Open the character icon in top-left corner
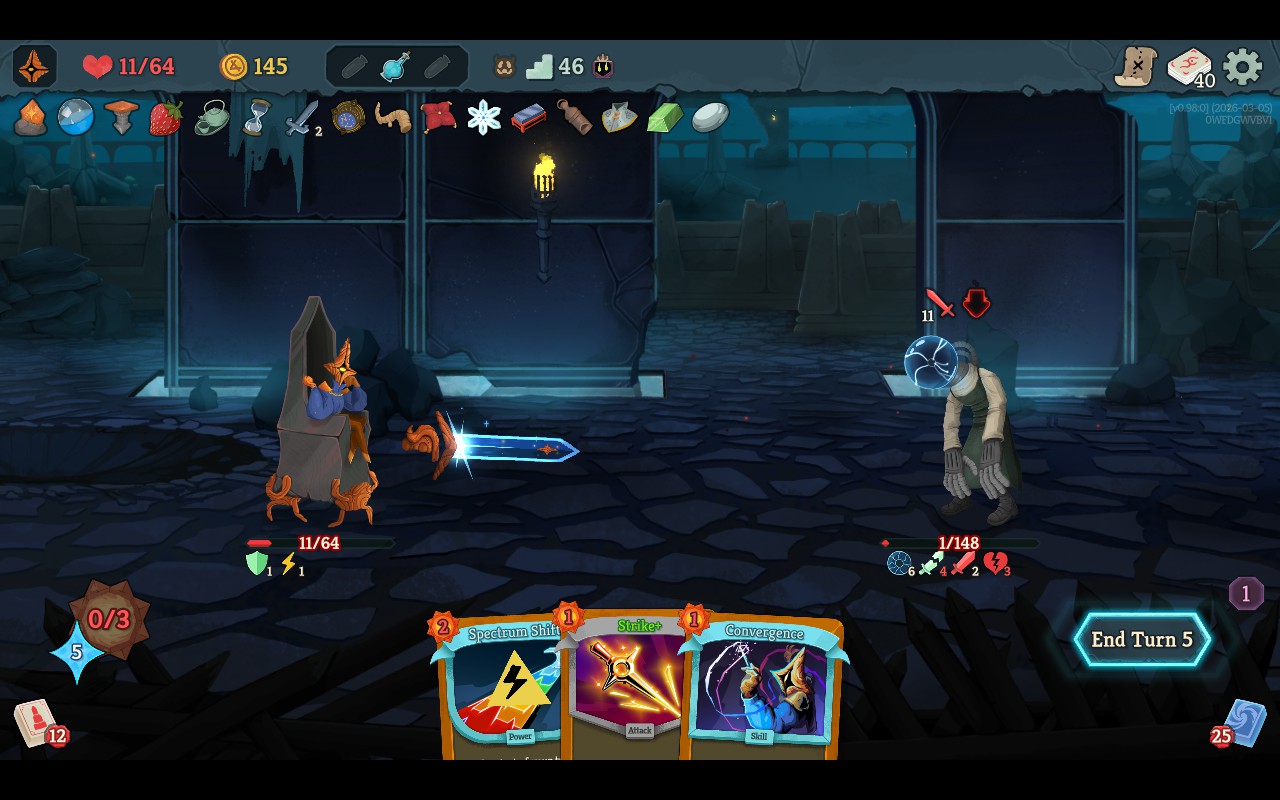This screenshot has height=800, width=1280. tap(35, 66)
